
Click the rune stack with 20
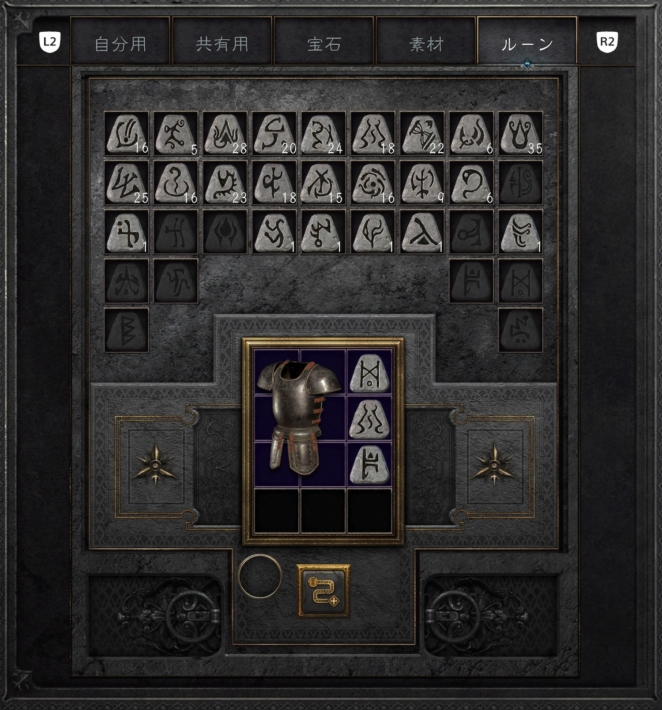(274, 132)
